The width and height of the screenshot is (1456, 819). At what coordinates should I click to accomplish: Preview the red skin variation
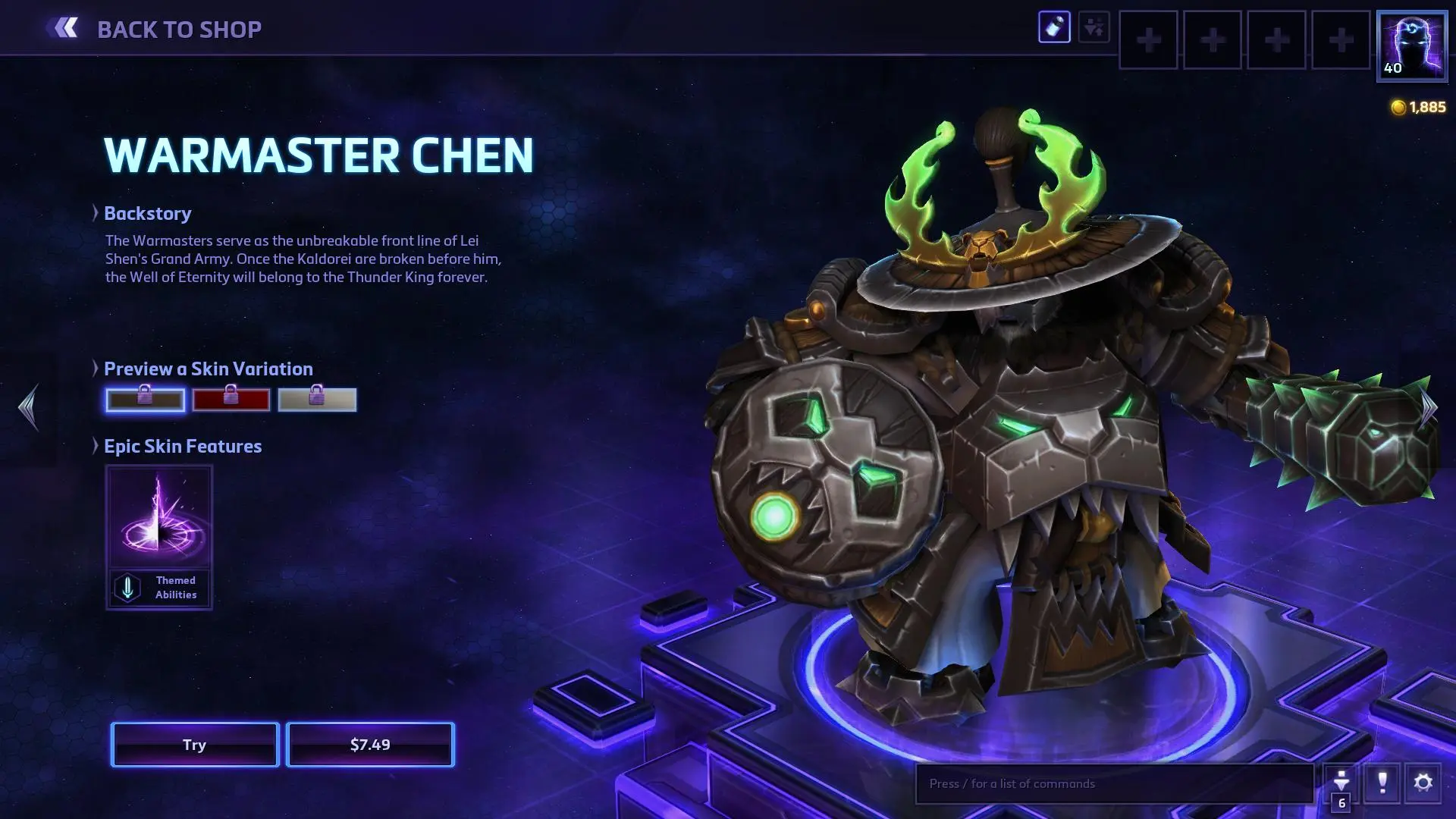click(x=231, y=400)
